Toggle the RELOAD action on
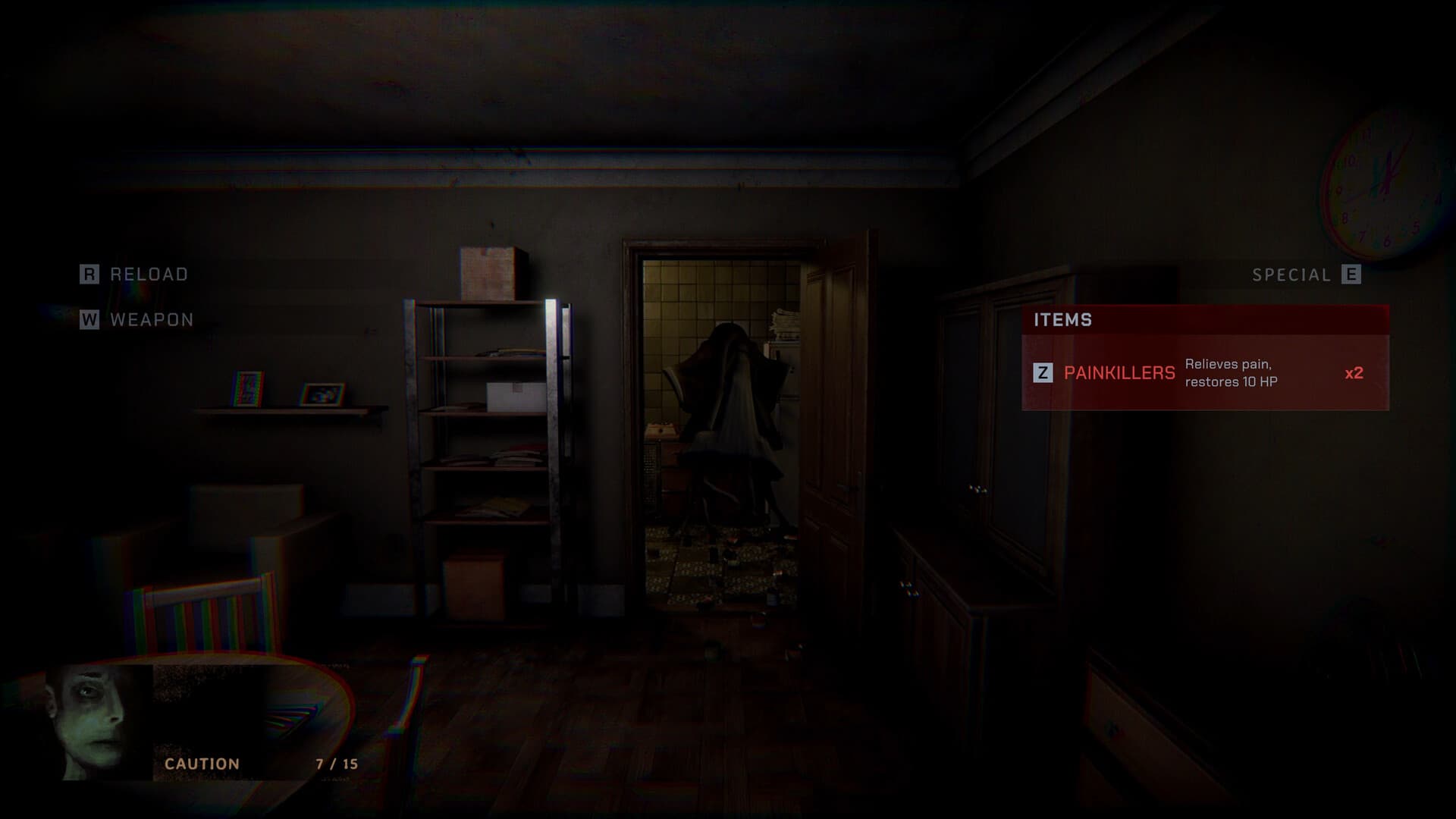1456x819 pixels. (146, 275)
